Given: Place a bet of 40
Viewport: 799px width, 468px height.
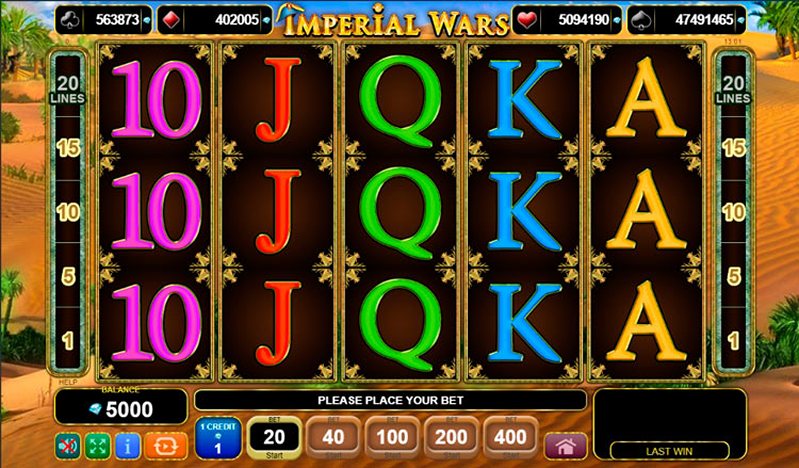Looking at the screenshot, I should pos(332,437).
